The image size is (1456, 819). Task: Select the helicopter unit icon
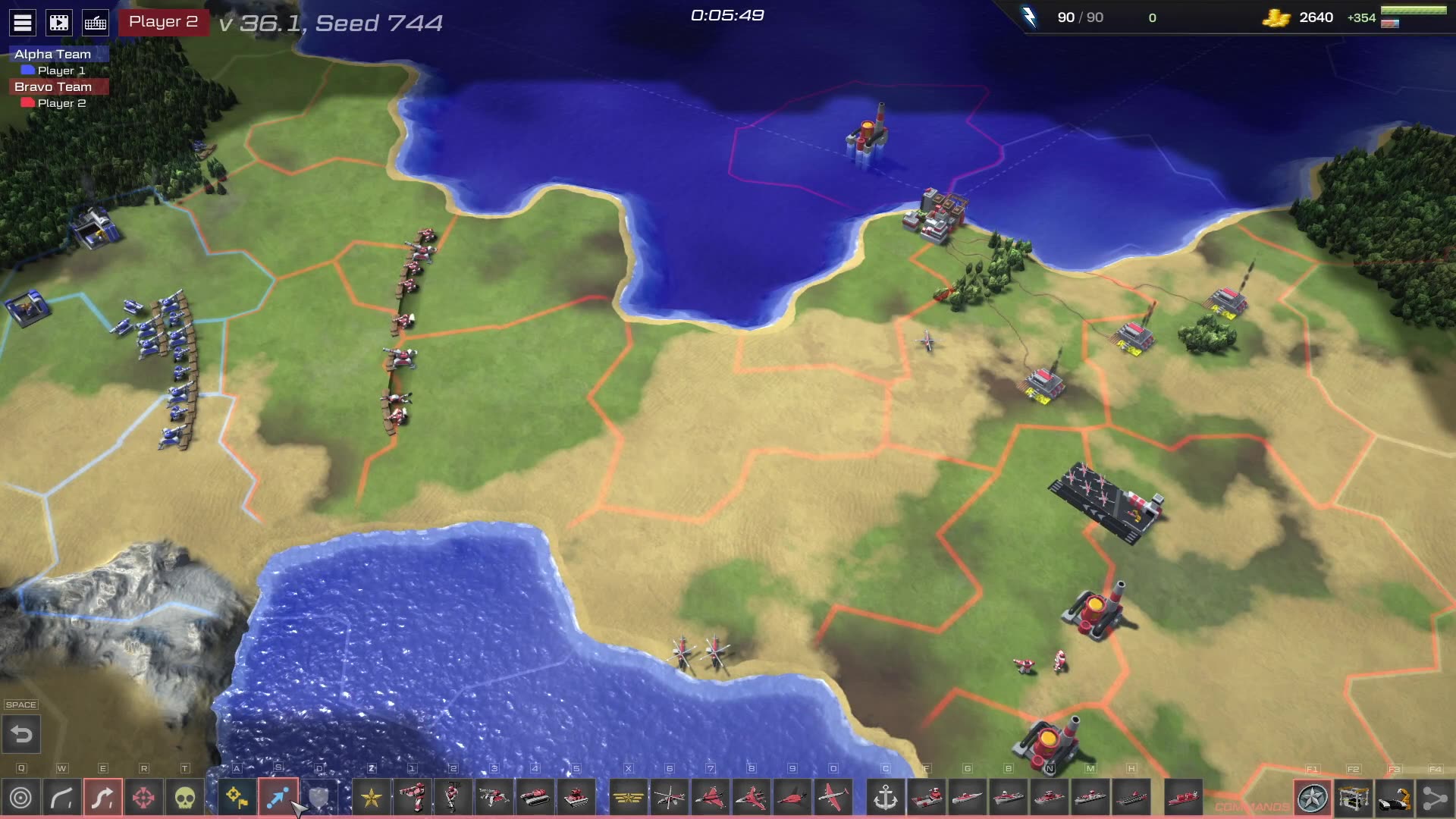click(x=670, y=798)
